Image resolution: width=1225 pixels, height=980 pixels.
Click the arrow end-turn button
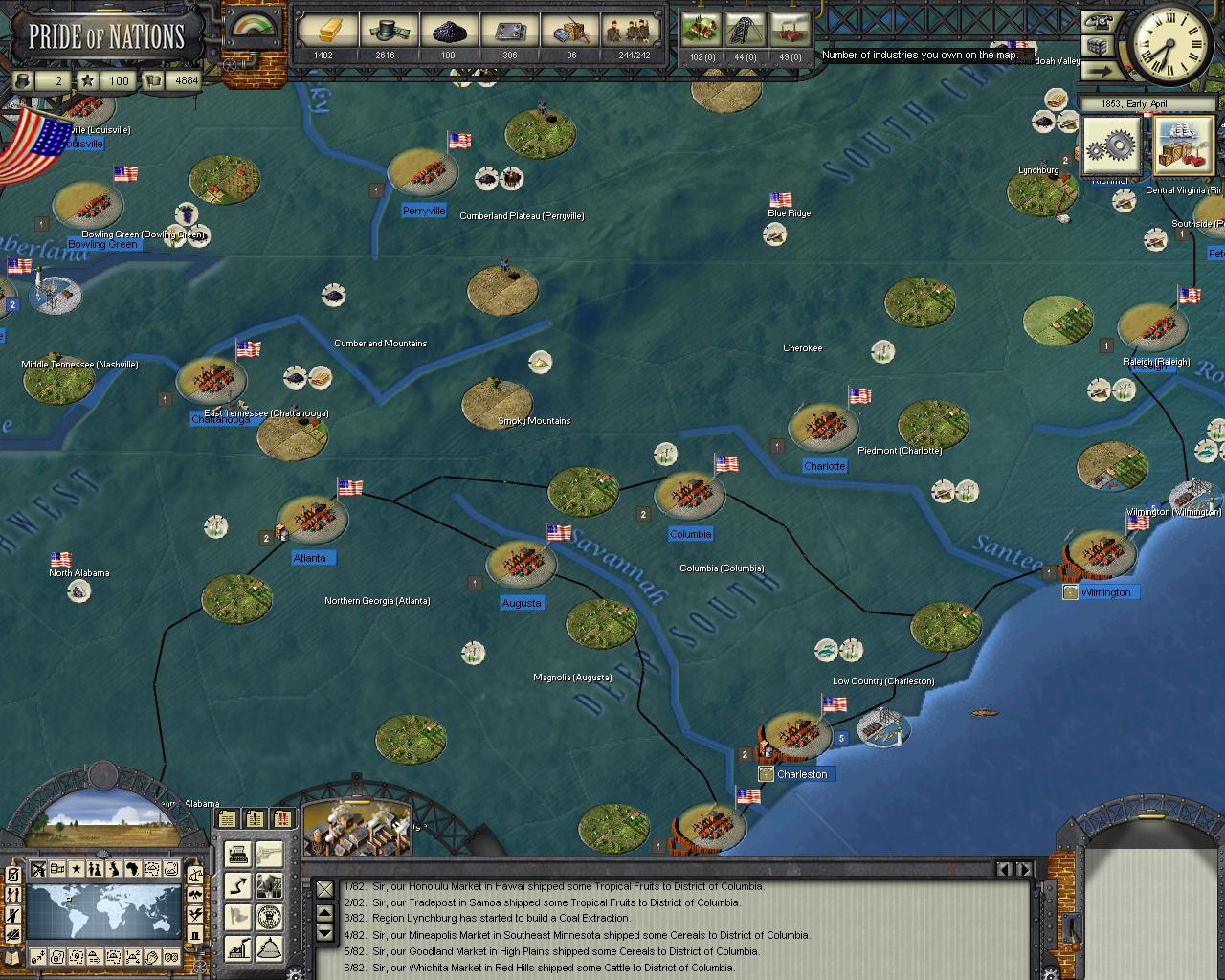click(x=1099, y=70)
